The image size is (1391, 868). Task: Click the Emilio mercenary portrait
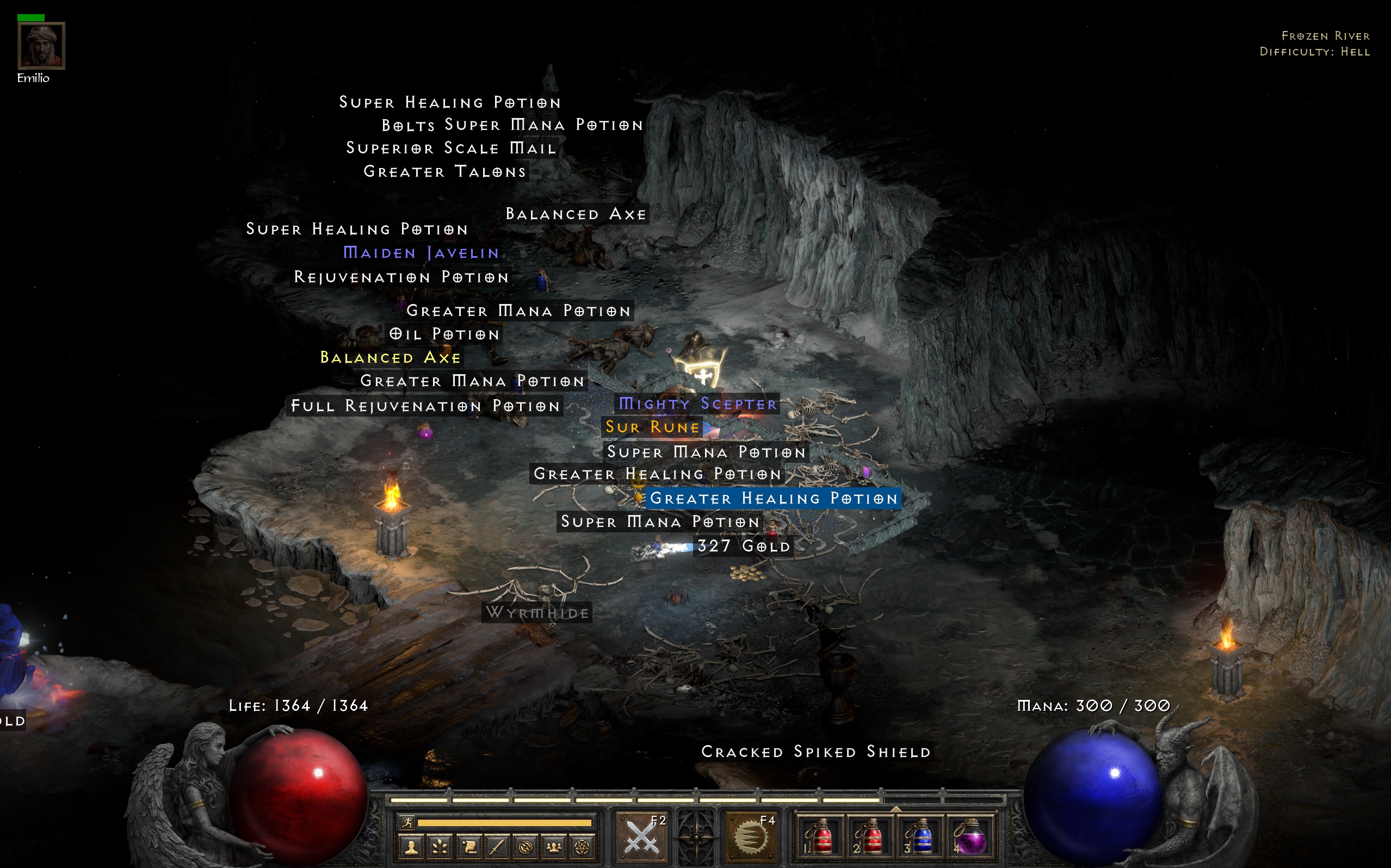(41, 46)
